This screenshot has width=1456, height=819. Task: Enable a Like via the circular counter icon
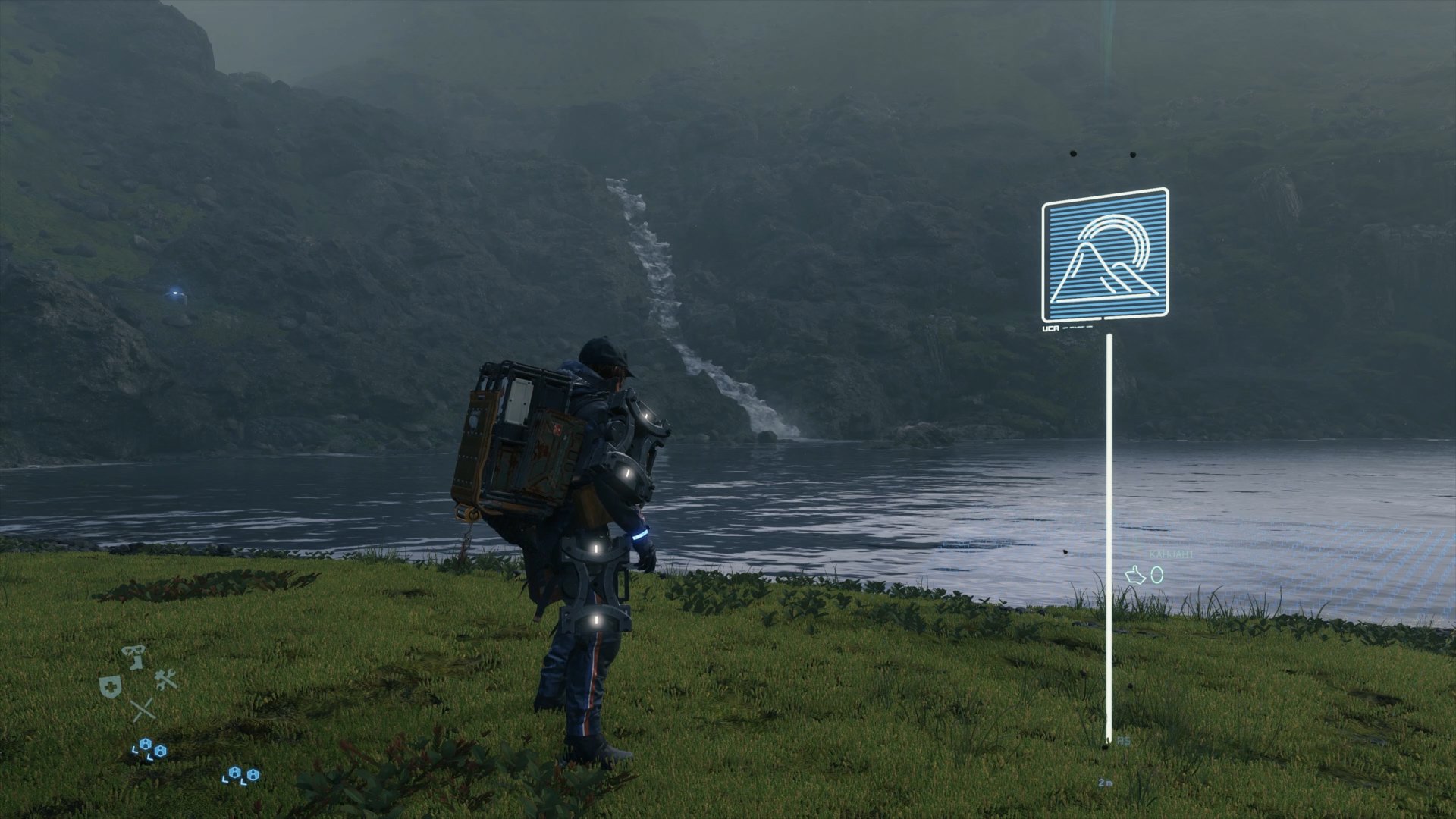[x=1158, y=576]
